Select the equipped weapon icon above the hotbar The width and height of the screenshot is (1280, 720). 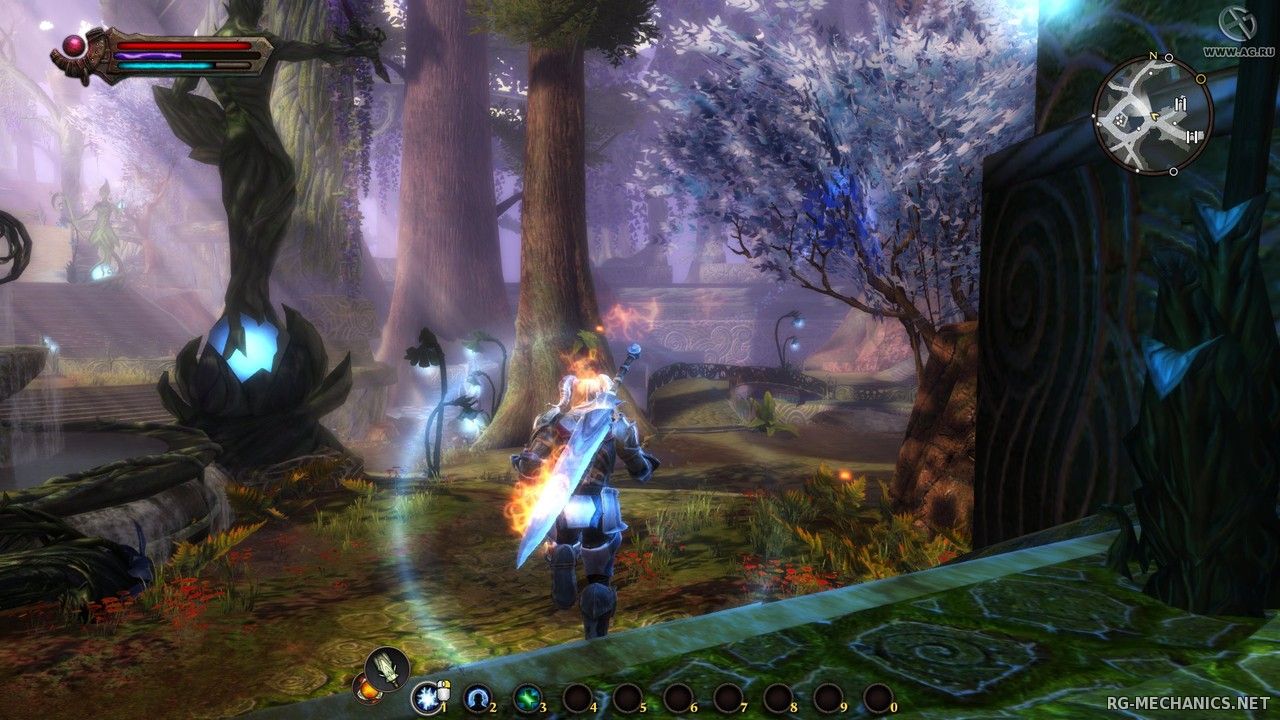pyautogui.click(x=386, y=668)
